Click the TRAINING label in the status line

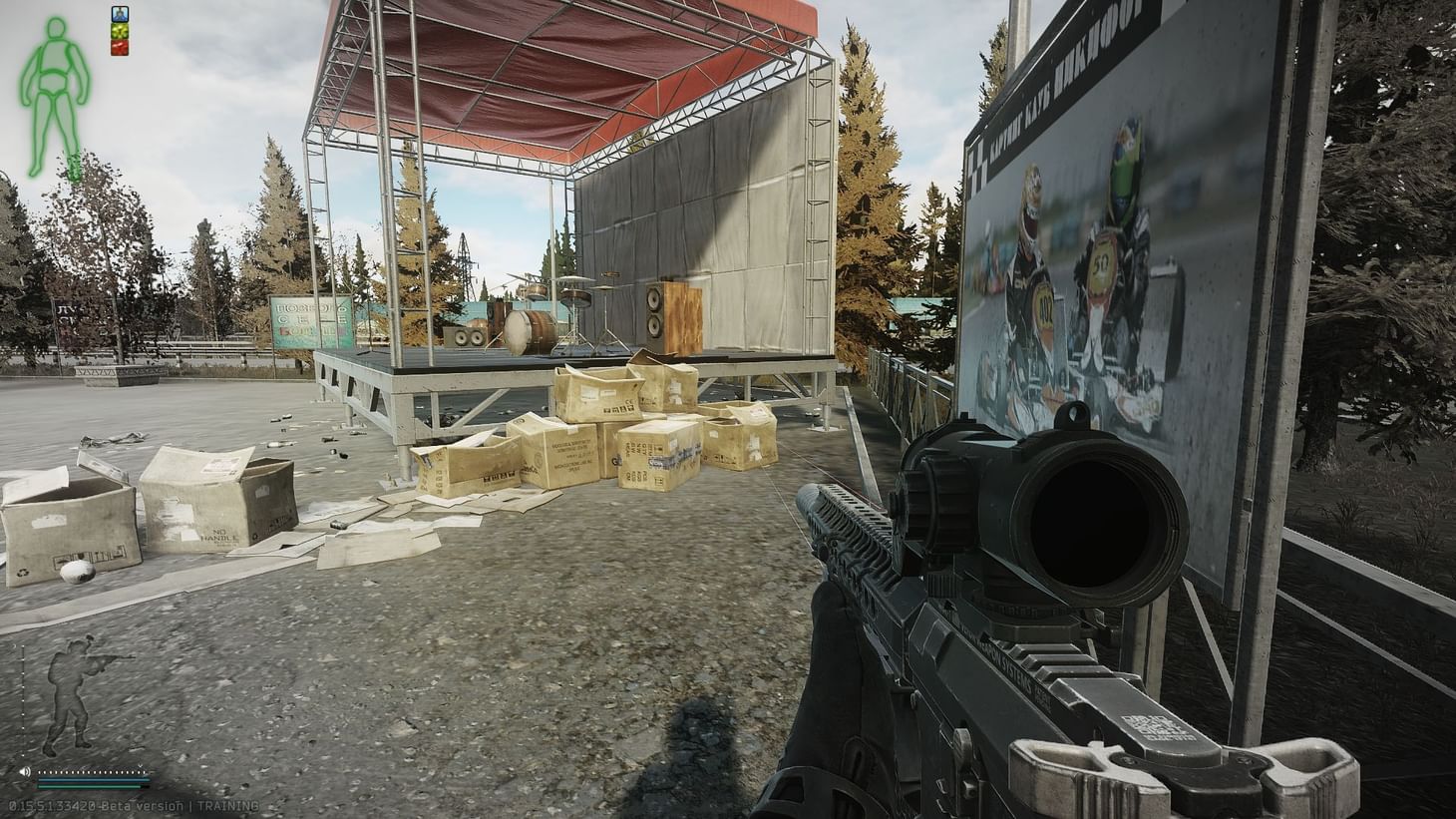click(227, 805)
